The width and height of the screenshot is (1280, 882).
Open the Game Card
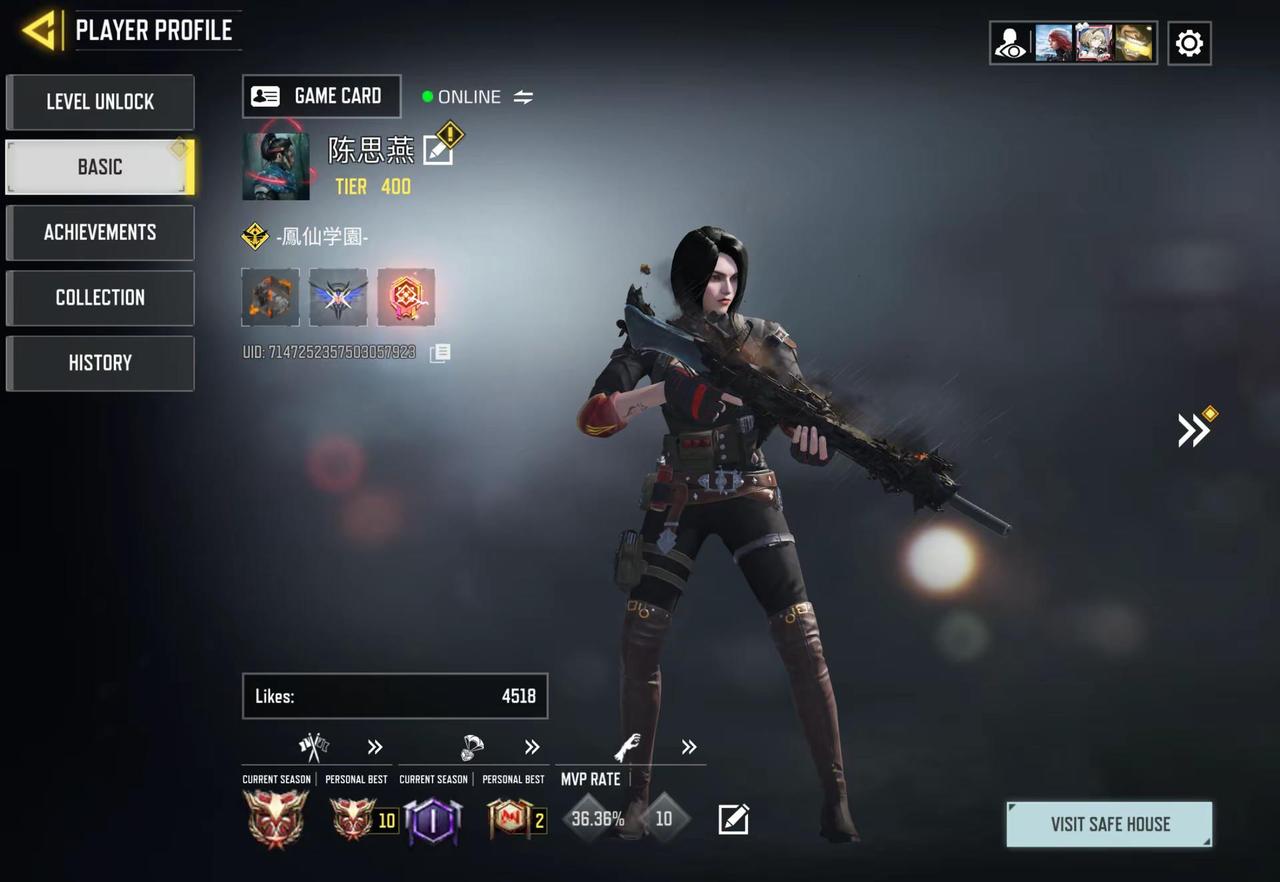(321, 96)
